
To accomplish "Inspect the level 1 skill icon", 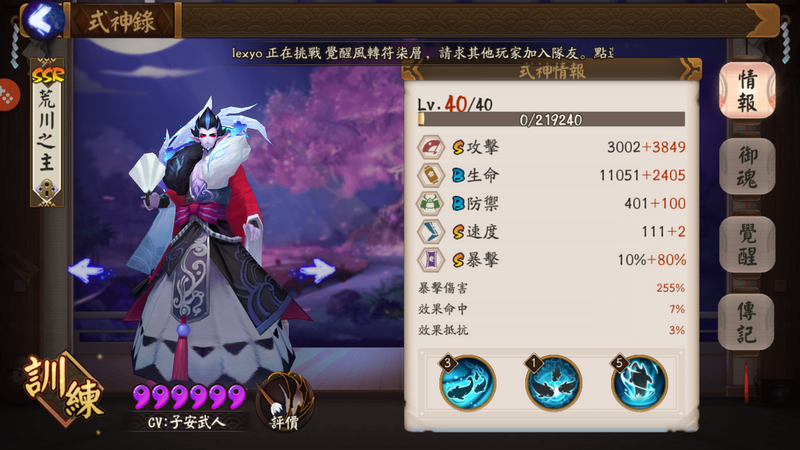I will pos(553,383).
